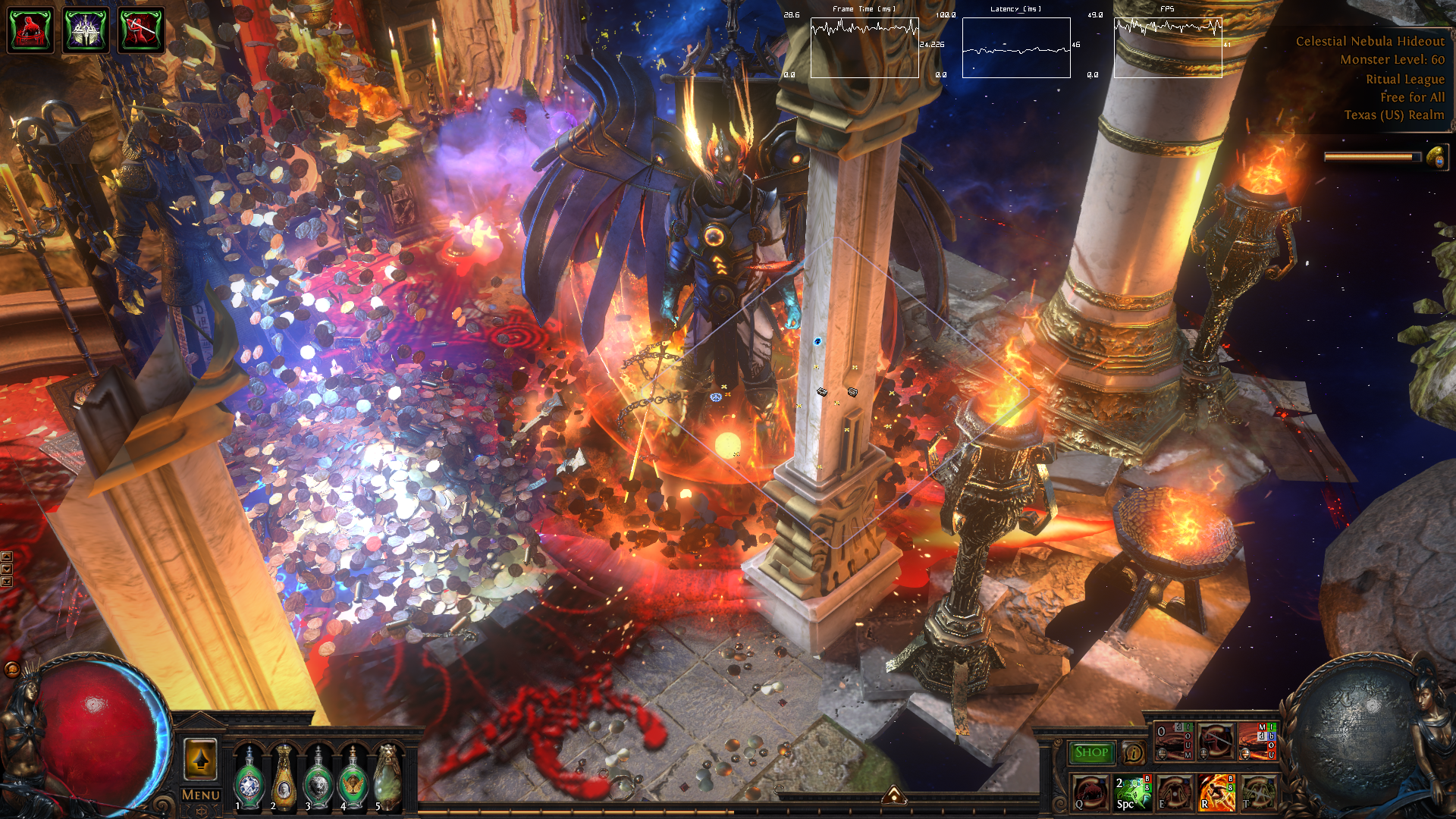Select the upper skill slot marked O

(x=1174, y=742)
